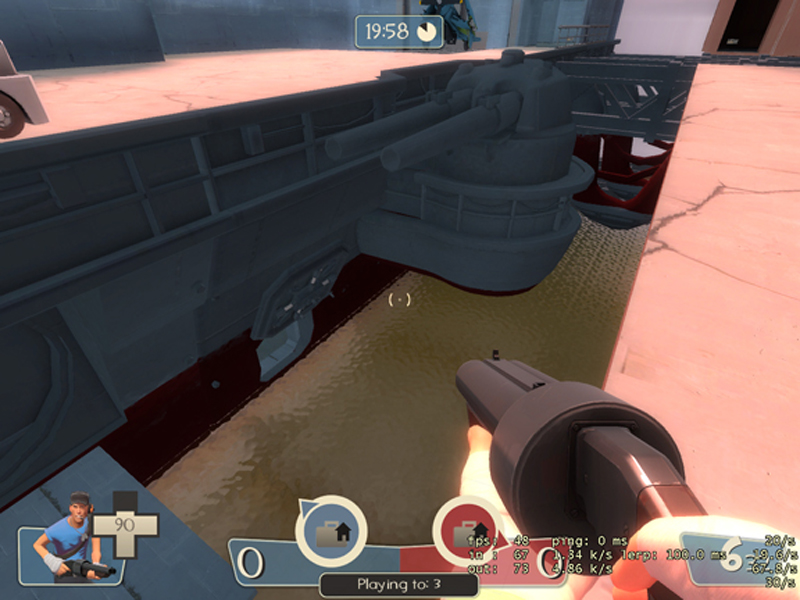This screenshot has width=800, height=600.
Task: Select the red intelligence briefcase icon
Action: pos(465,530)
